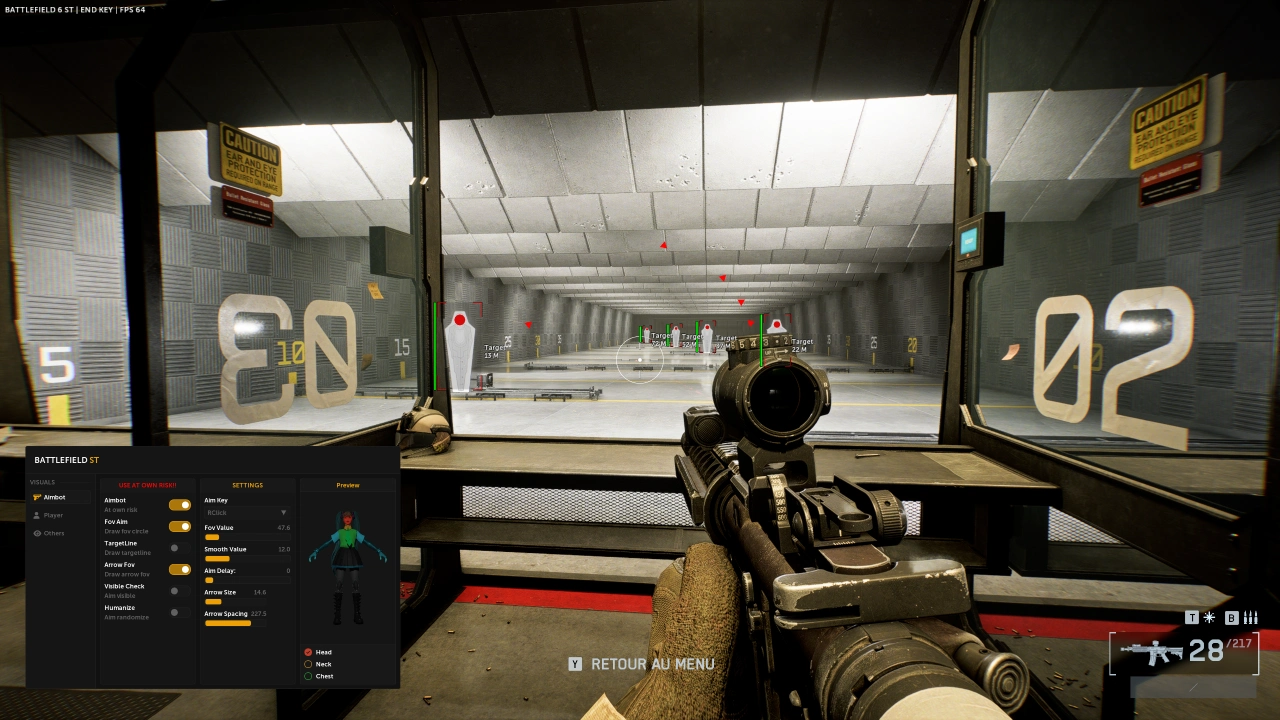Switch to the Player section
Viewport: 1280px width, 720px height.
52,515
